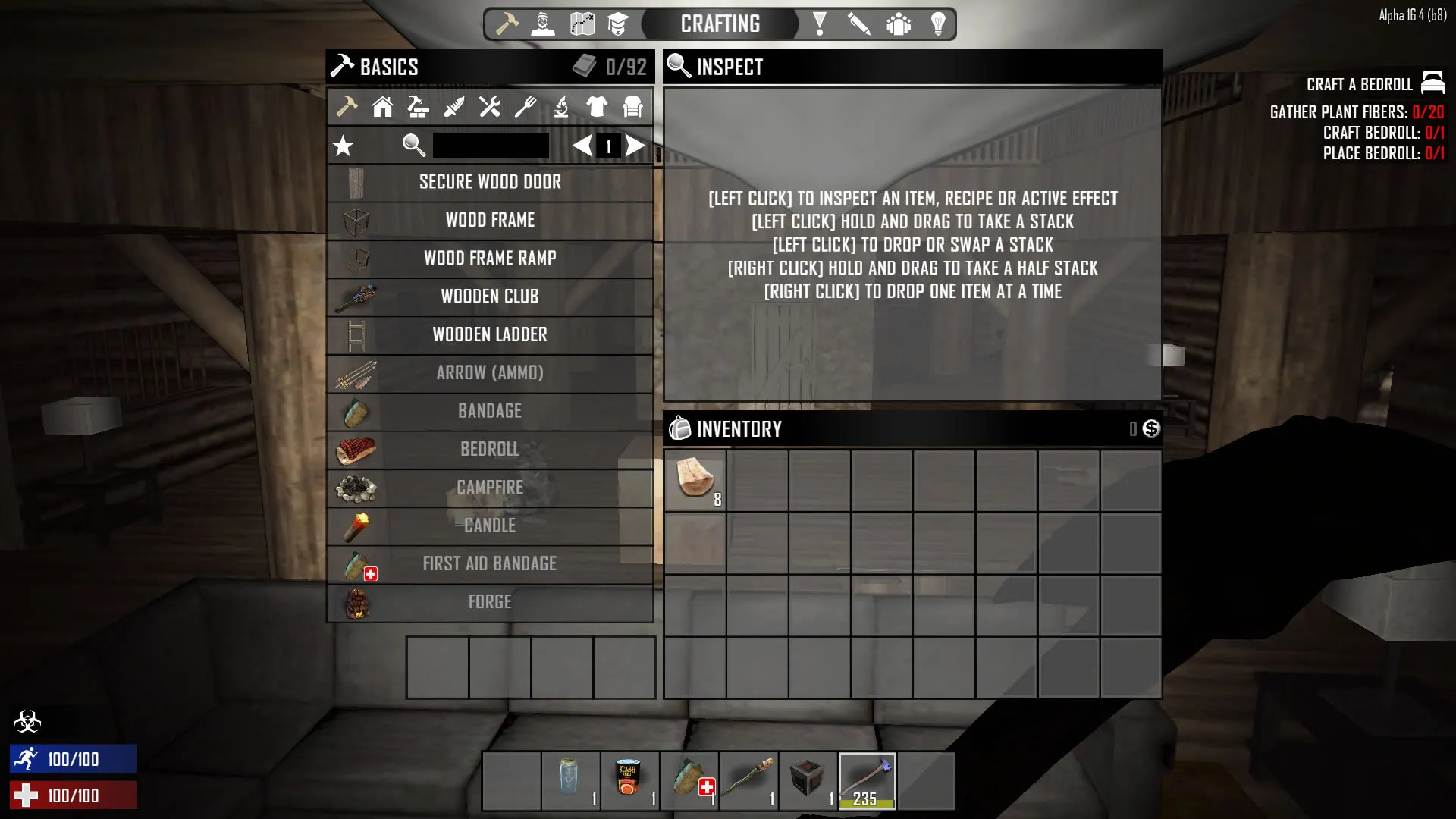The height and width of the screenshot is (819, 1456).
Task: Select the Wooden Ladder recipe
Action: click(x=490, y=335)
